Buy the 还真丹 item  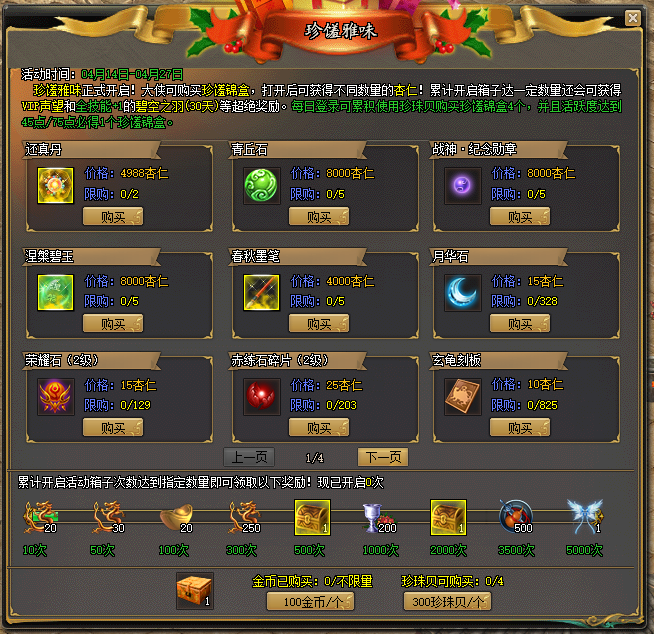[112, 216]
